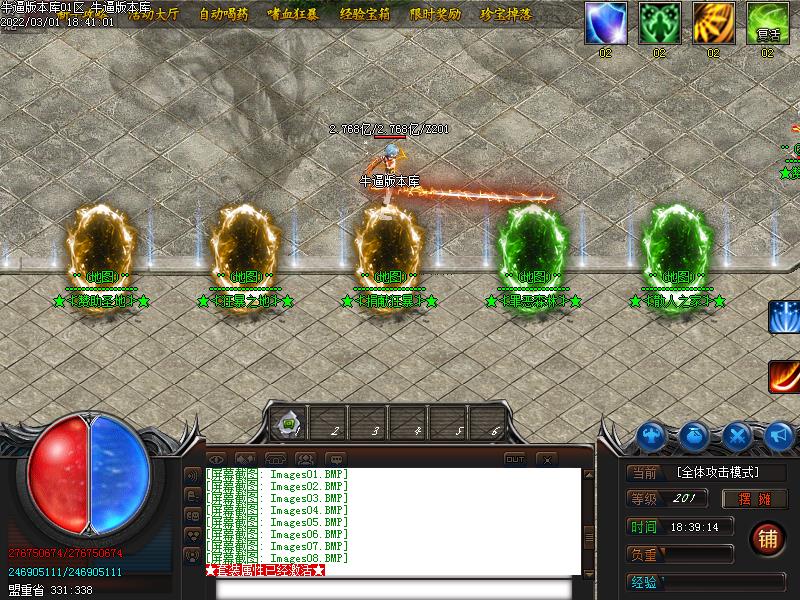
Task: Open the 珍宝掉落 treasure drops menu
Action: tap(506, 15)
